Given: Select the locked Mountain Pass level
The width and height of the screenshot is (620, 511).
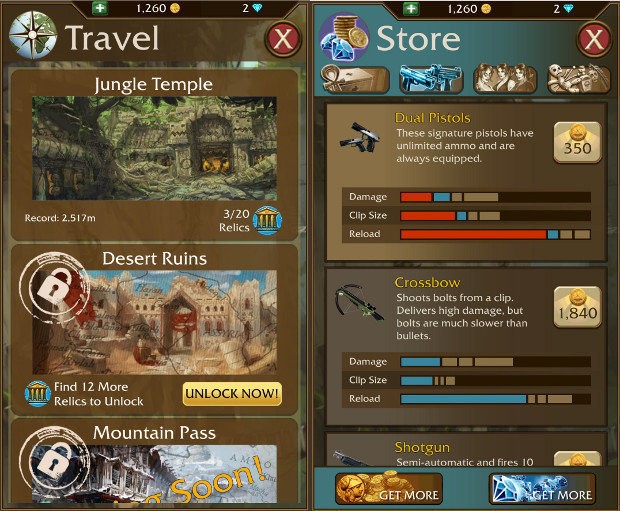Looking at the screenshot, I should tap(154, 462).
